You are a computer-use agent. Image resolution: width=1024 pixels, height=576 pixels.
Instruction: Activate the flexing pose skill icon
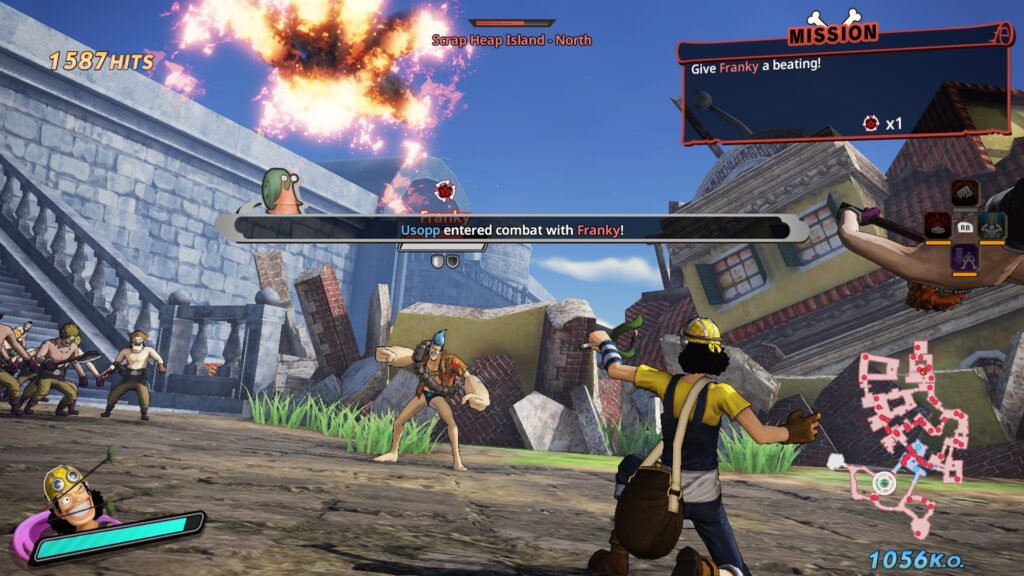point(993,226)
